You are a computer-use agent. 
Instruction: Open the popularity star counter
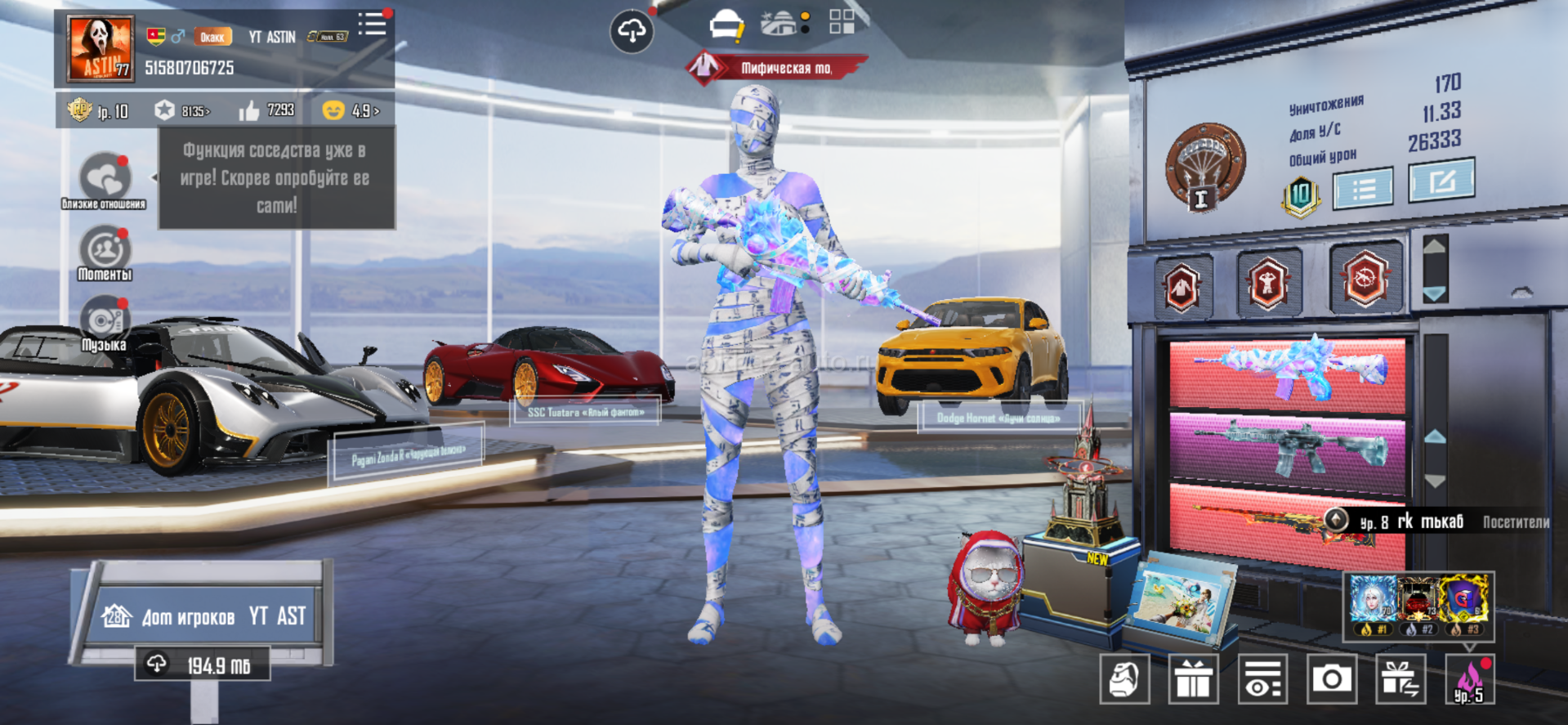[182, 110]
